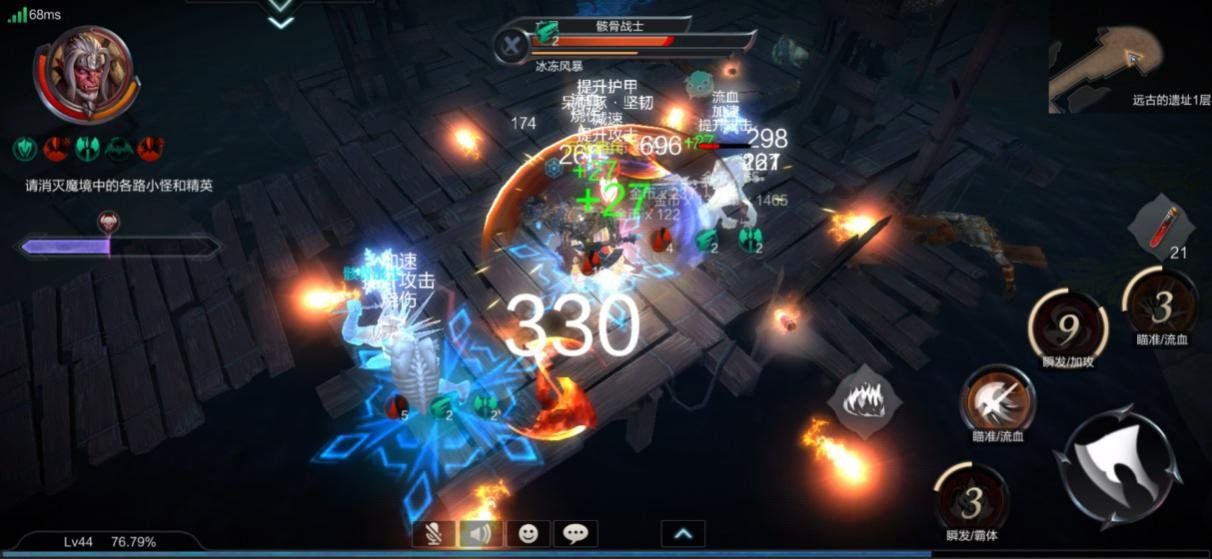Screen dimensions: 1212x559
Task: Expand the top double-chevron dropdown
Action: [281, 12]
